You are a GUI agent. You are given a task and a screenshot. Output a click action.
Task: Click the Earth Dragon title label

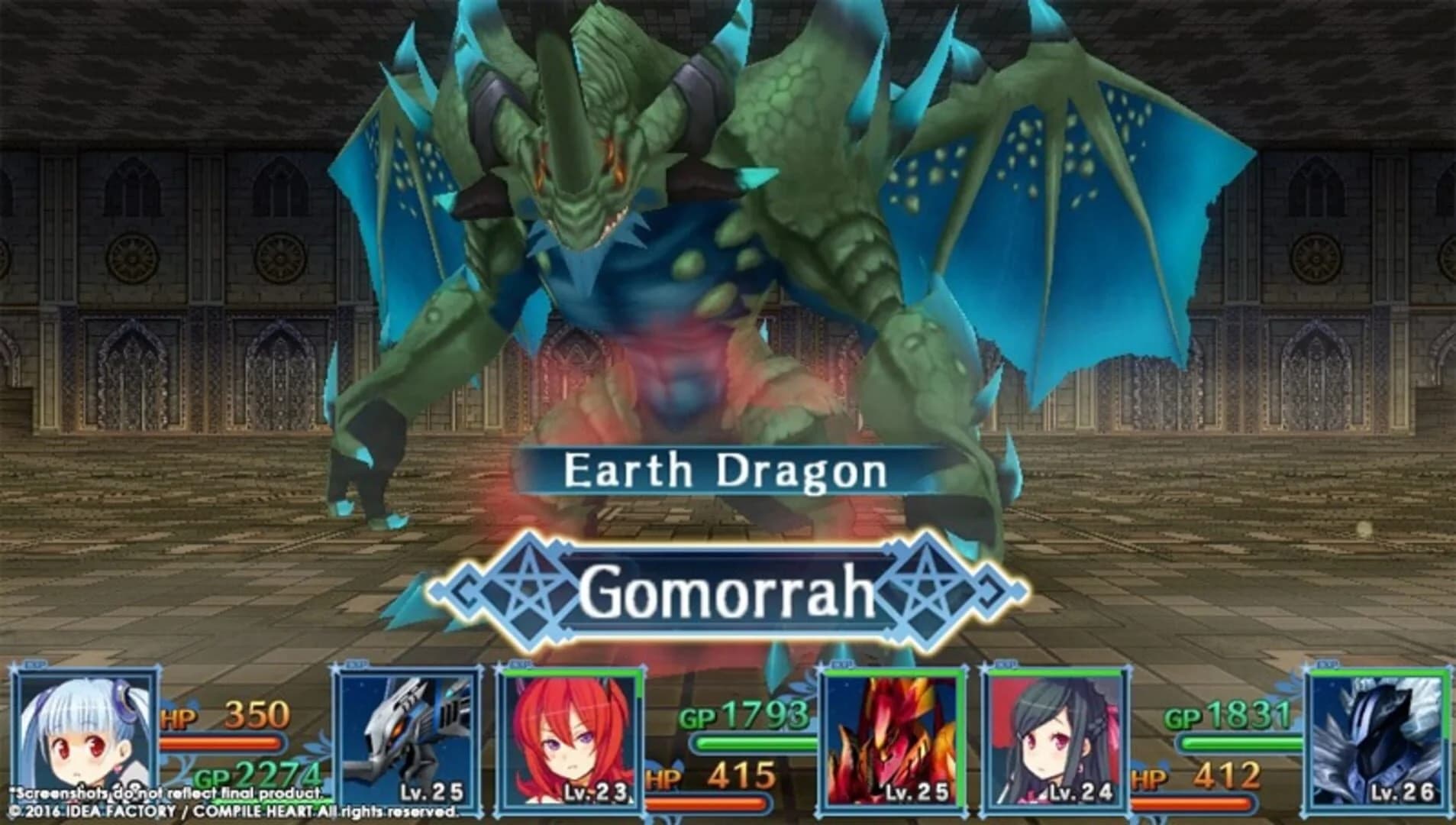coord(725,471)
